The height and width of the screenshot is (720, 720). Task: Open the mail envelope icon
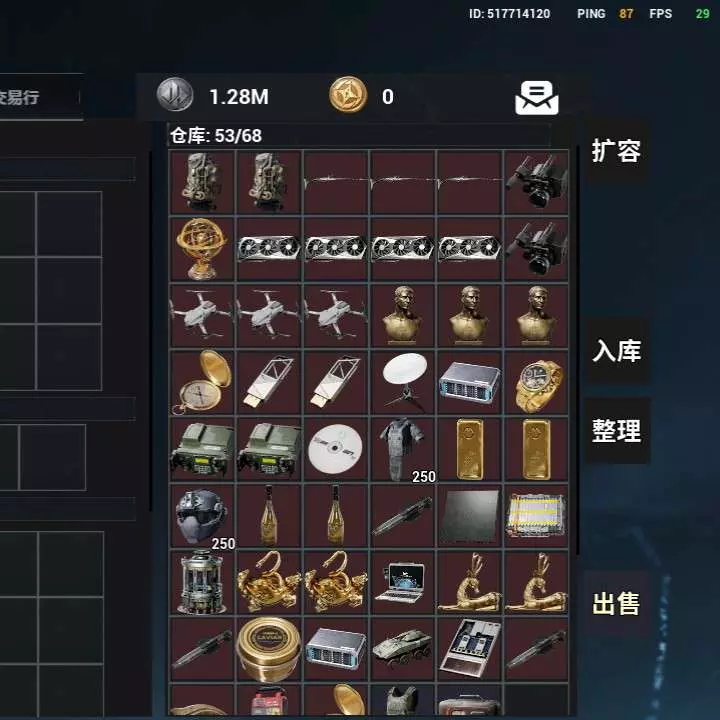537,97
